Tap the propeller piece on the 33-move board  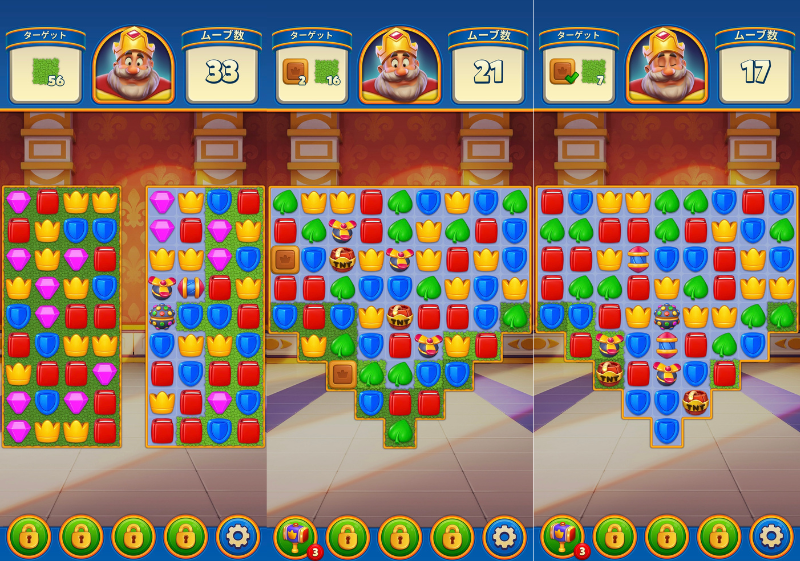click(162, 288)
